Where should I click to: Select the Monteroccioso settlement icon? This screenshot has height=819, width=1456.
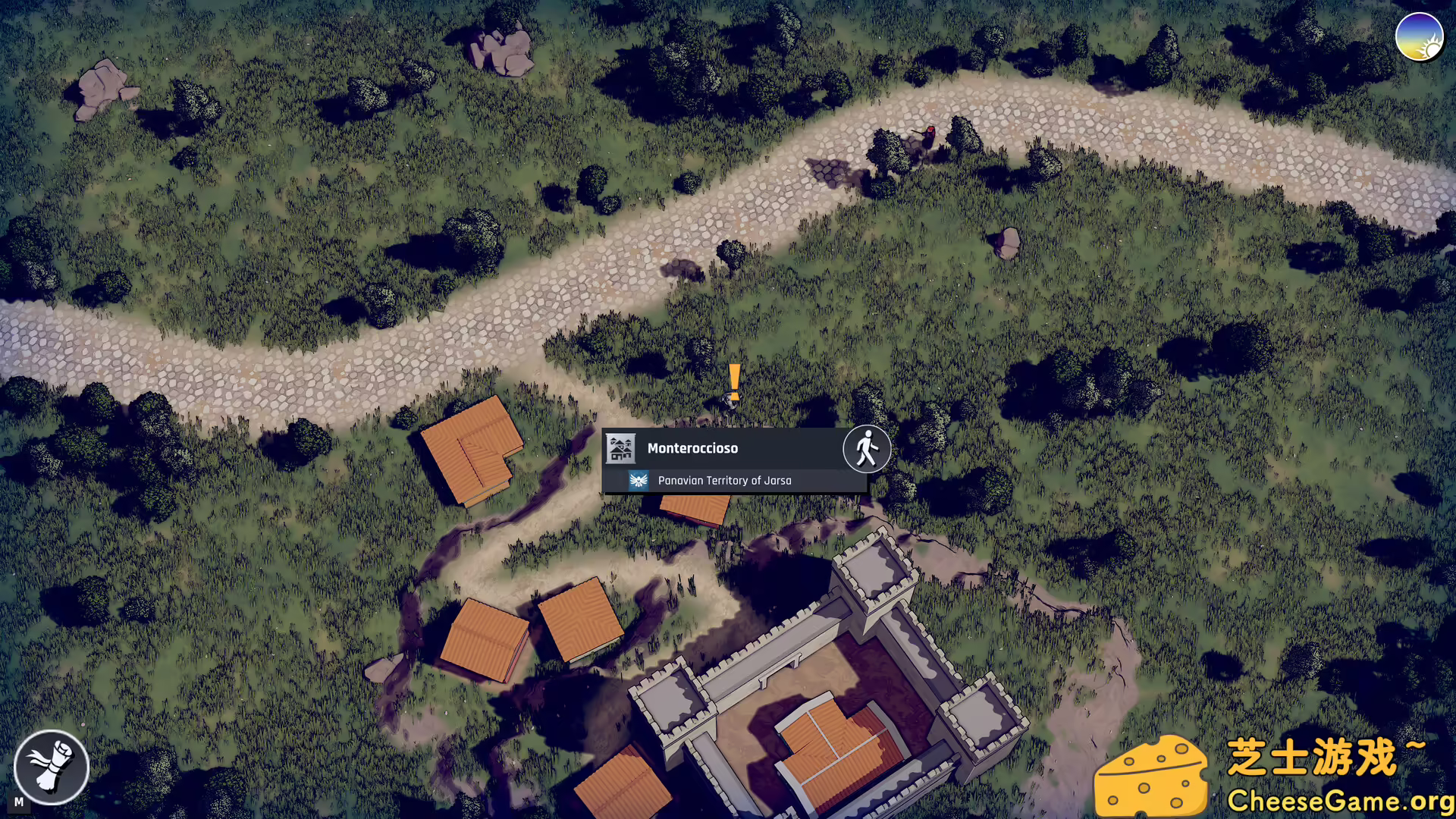pyautogui.click(x=621, y=449)
